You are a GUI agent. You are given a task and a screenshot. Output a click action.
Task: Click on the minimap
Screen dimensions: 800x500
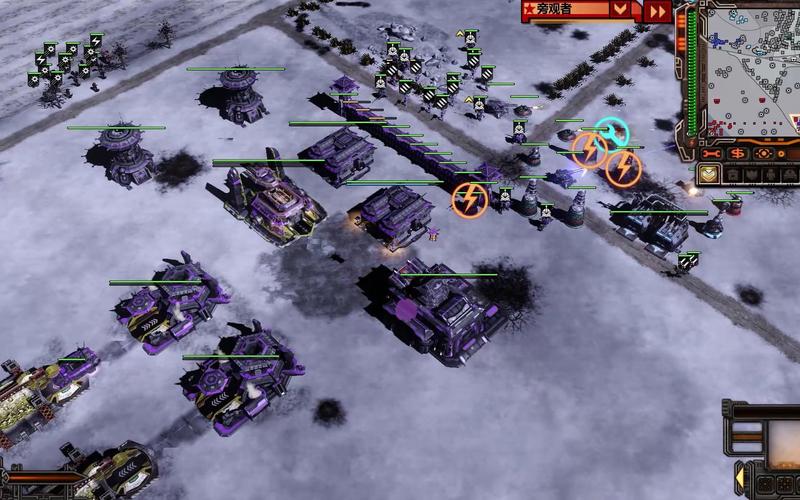(748, 70)
